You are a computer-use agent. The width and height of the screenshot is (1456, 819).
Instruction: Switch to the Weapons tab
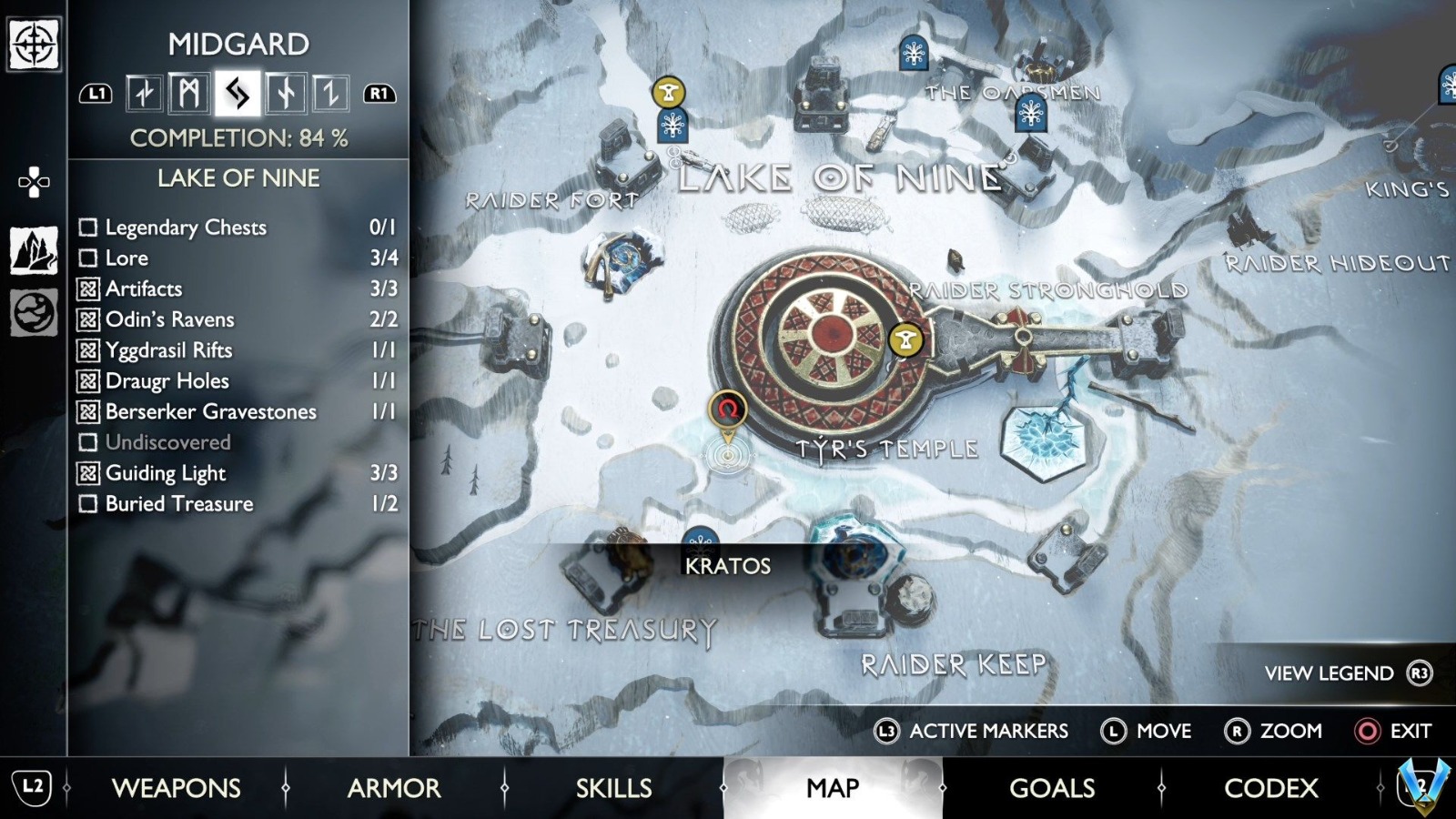coord(176,788)
